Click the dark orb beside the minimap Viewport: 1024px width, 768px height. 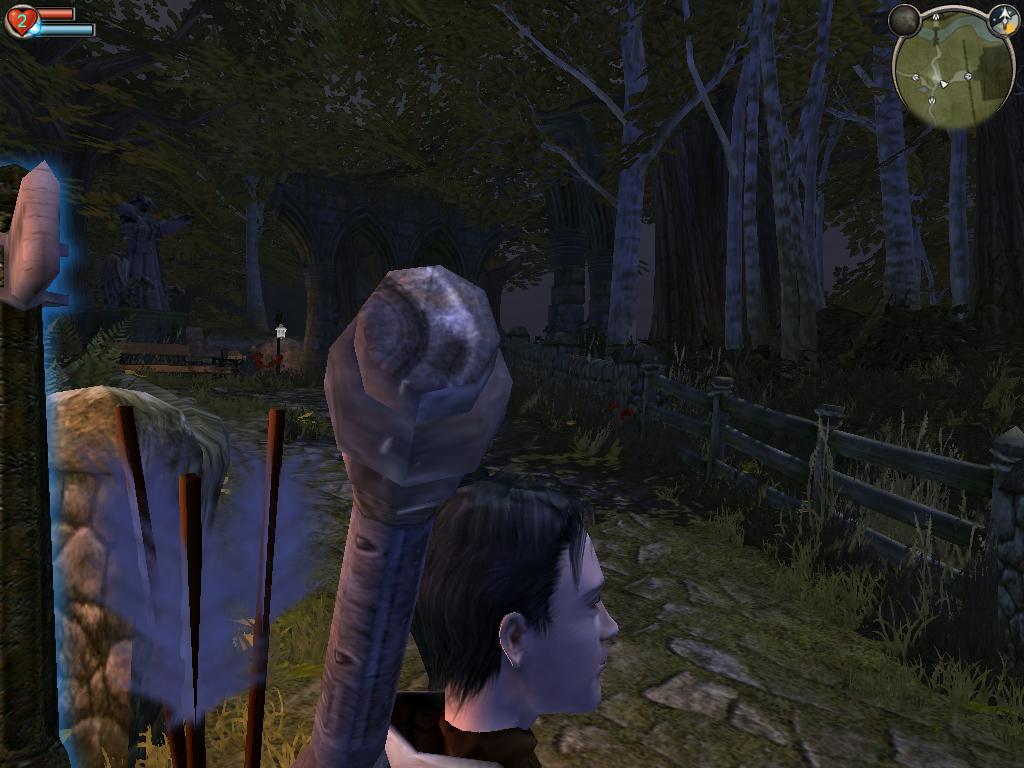(x=904, y=20)
